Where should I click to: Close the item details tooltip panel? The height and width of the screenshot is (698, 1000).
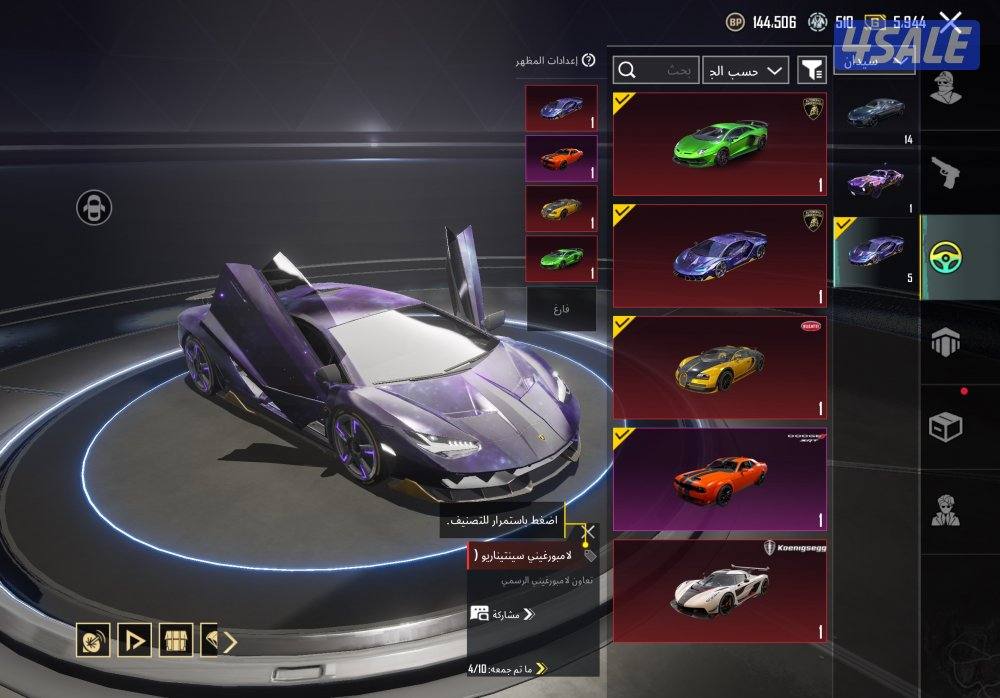pos(589,532)
